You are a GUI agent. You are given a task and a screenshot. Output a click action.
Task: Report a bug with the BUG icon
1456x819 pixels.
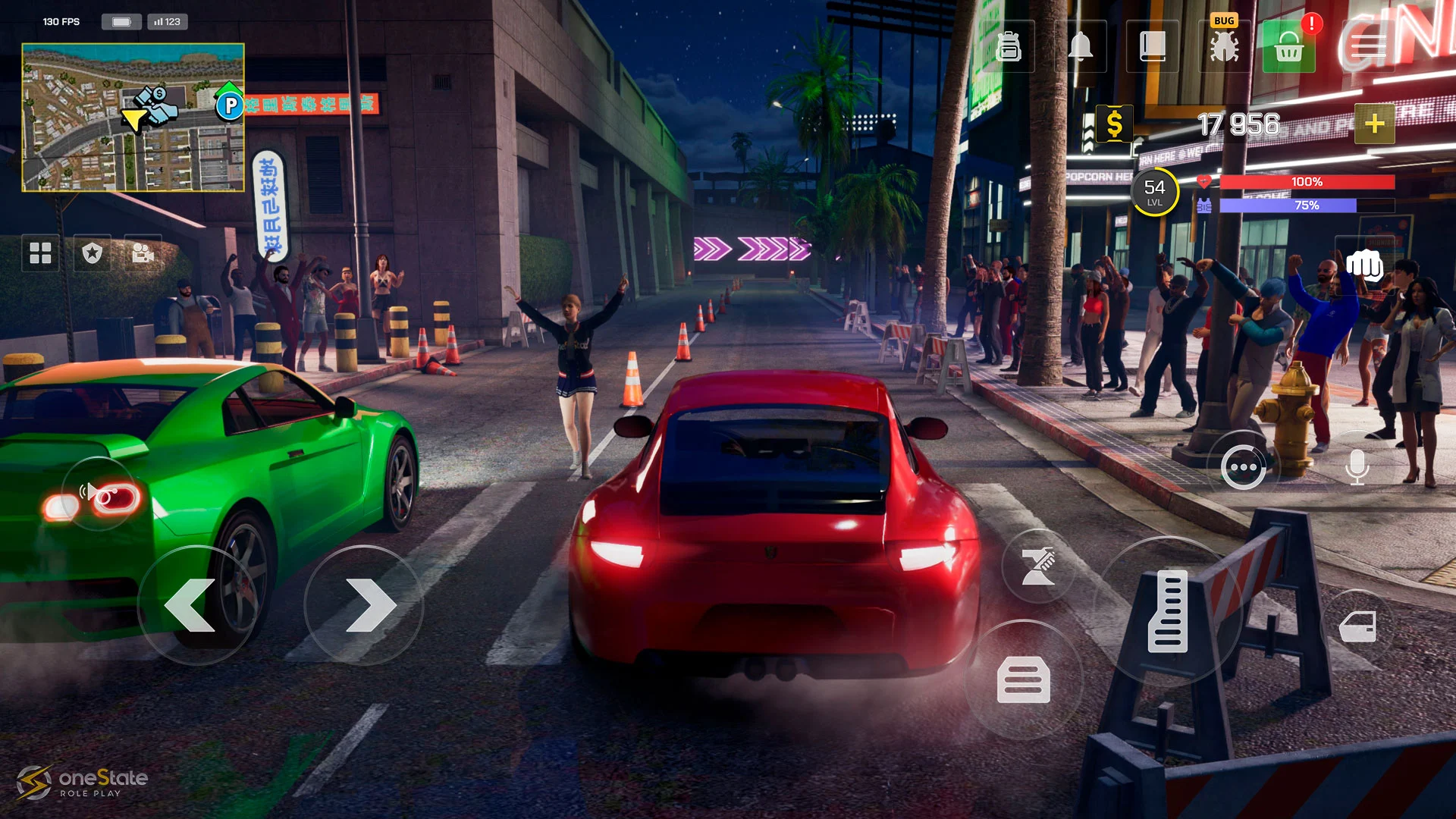tap(1222, 47)
